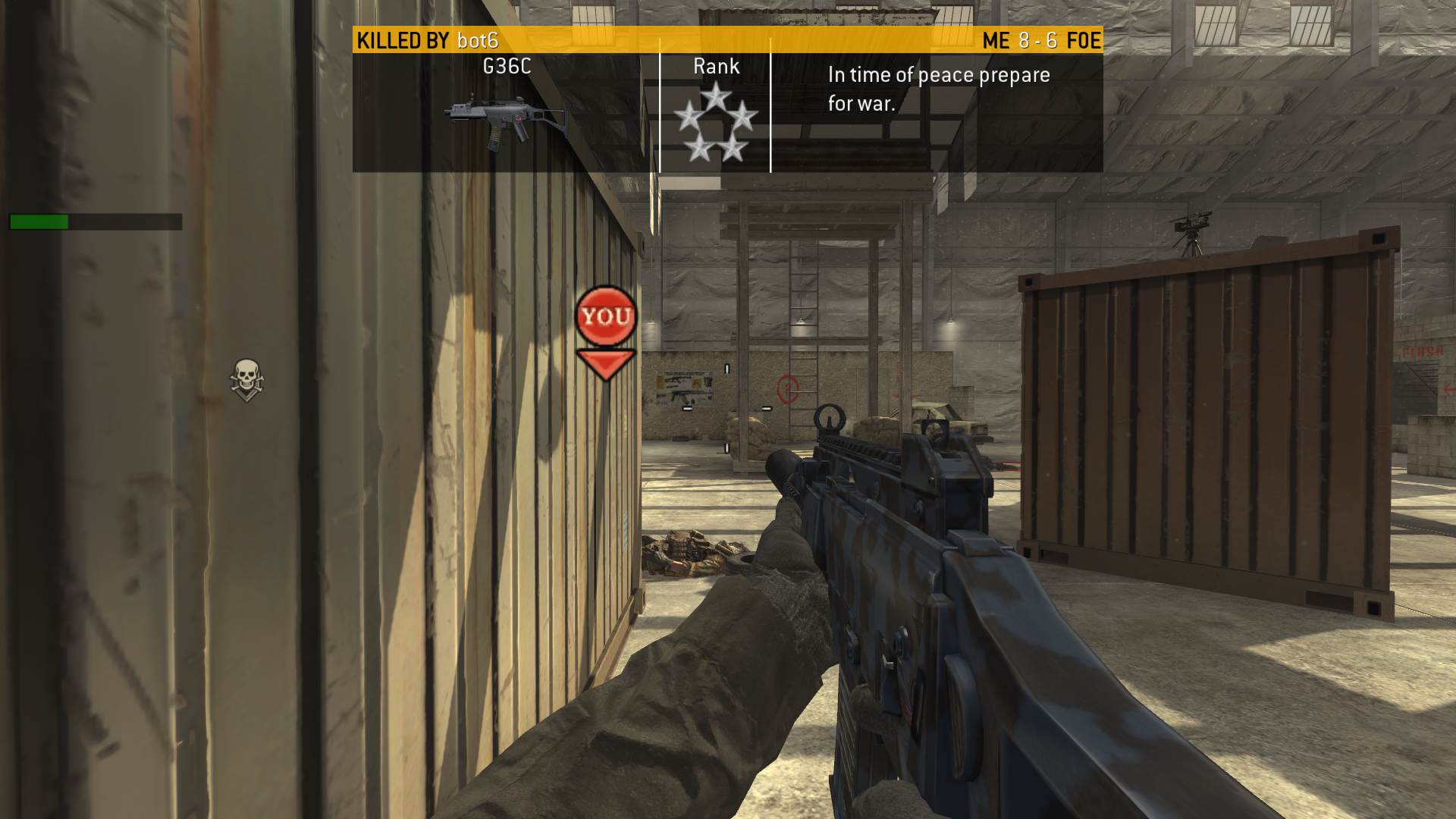Screen dimensions: 1456x819
Task: Select the five-star Rank emblem
Action: pyautogui.click(x=715, y=123)
